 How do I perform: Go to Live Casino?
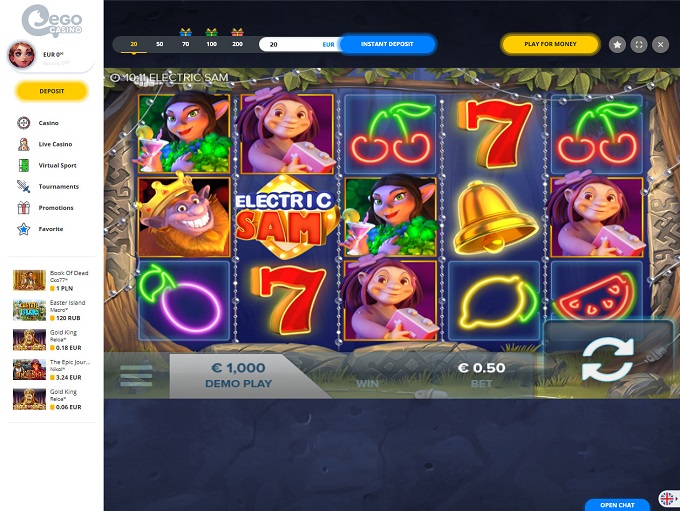(54, 144)
